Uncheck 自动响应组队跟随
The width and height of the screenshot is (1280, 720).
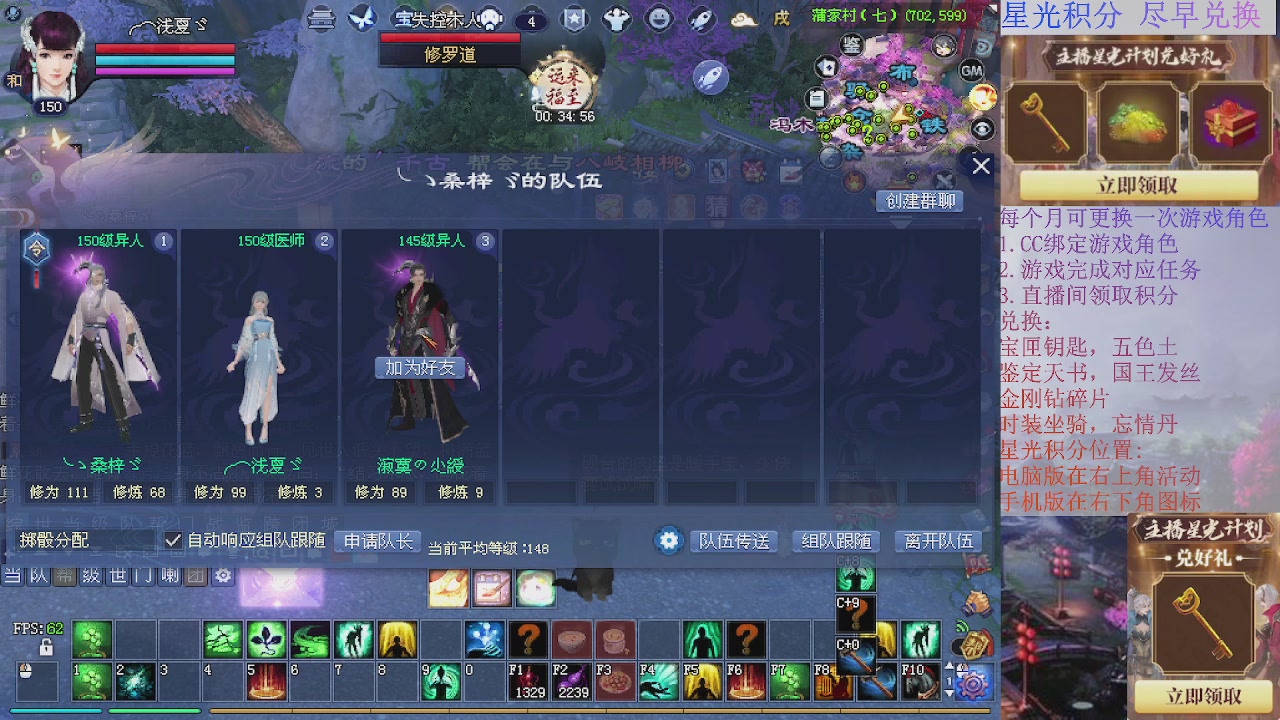click(173, 540)
